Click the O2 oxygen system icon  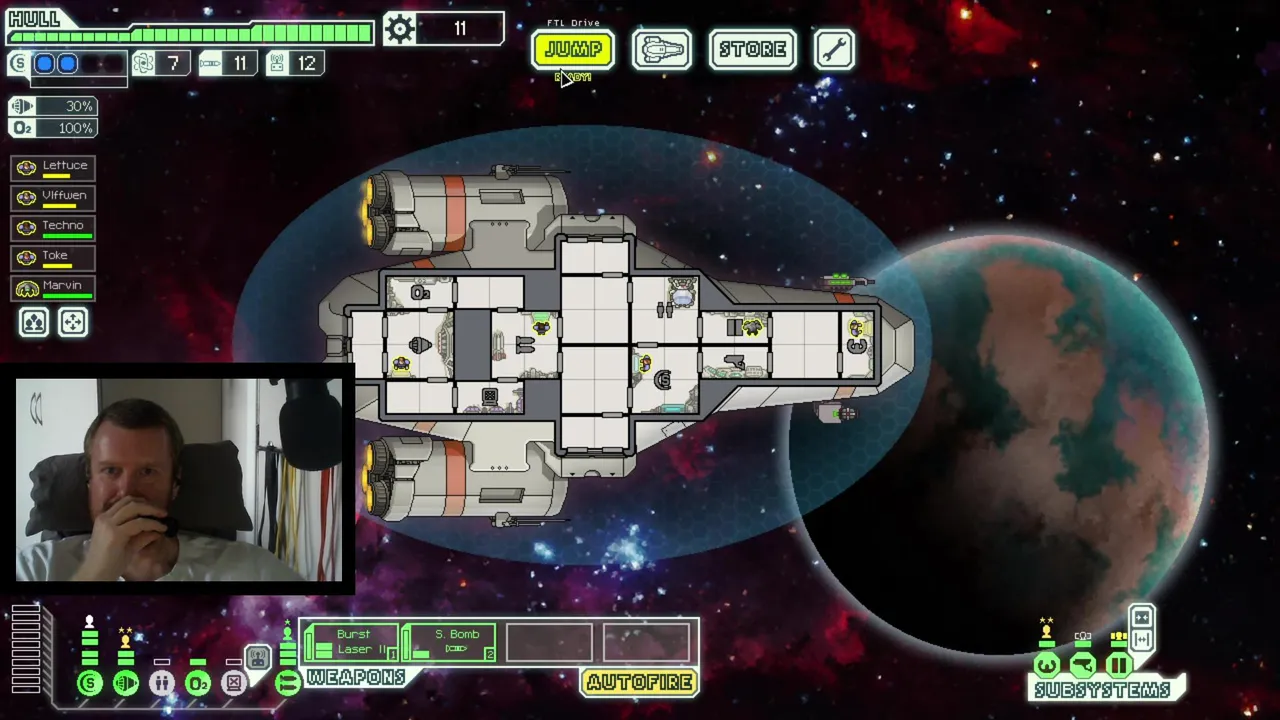point(198,684)
